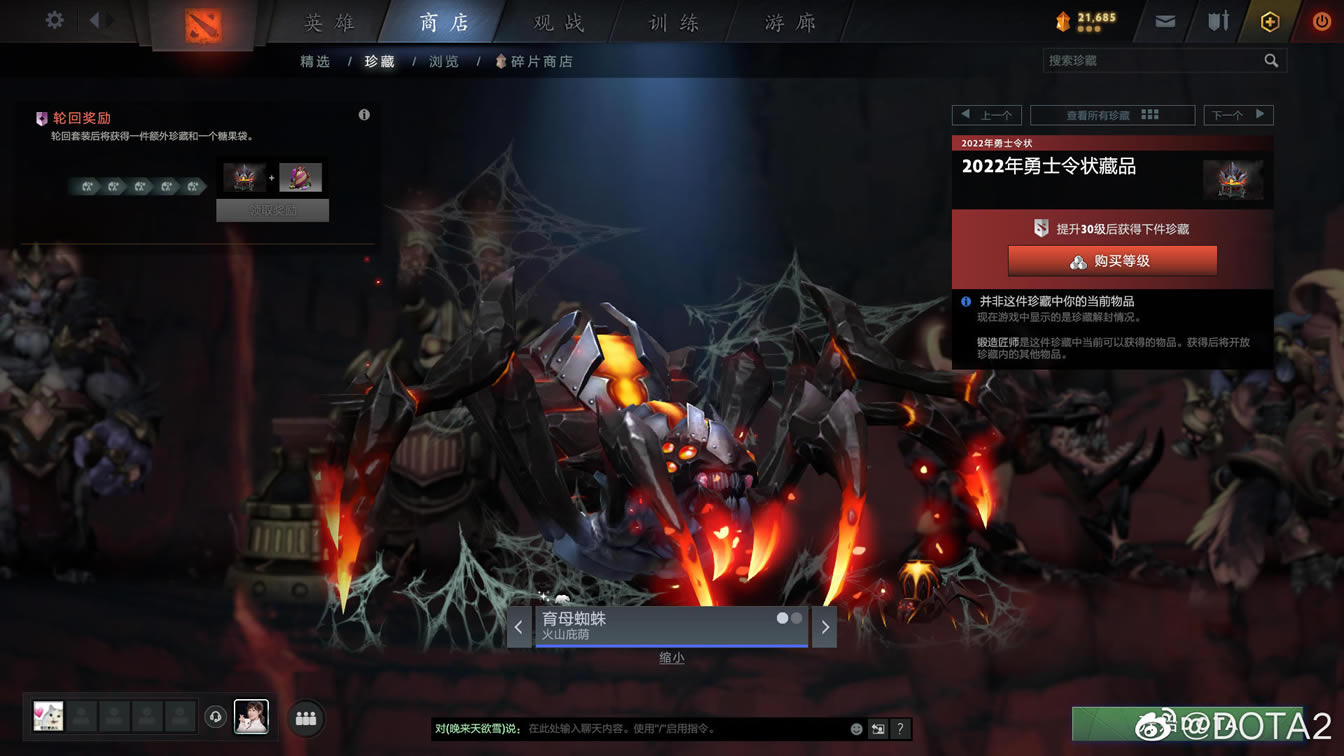Click 上一个 to view previous treasure
The image size is (1344, 756).
[987, 114]
